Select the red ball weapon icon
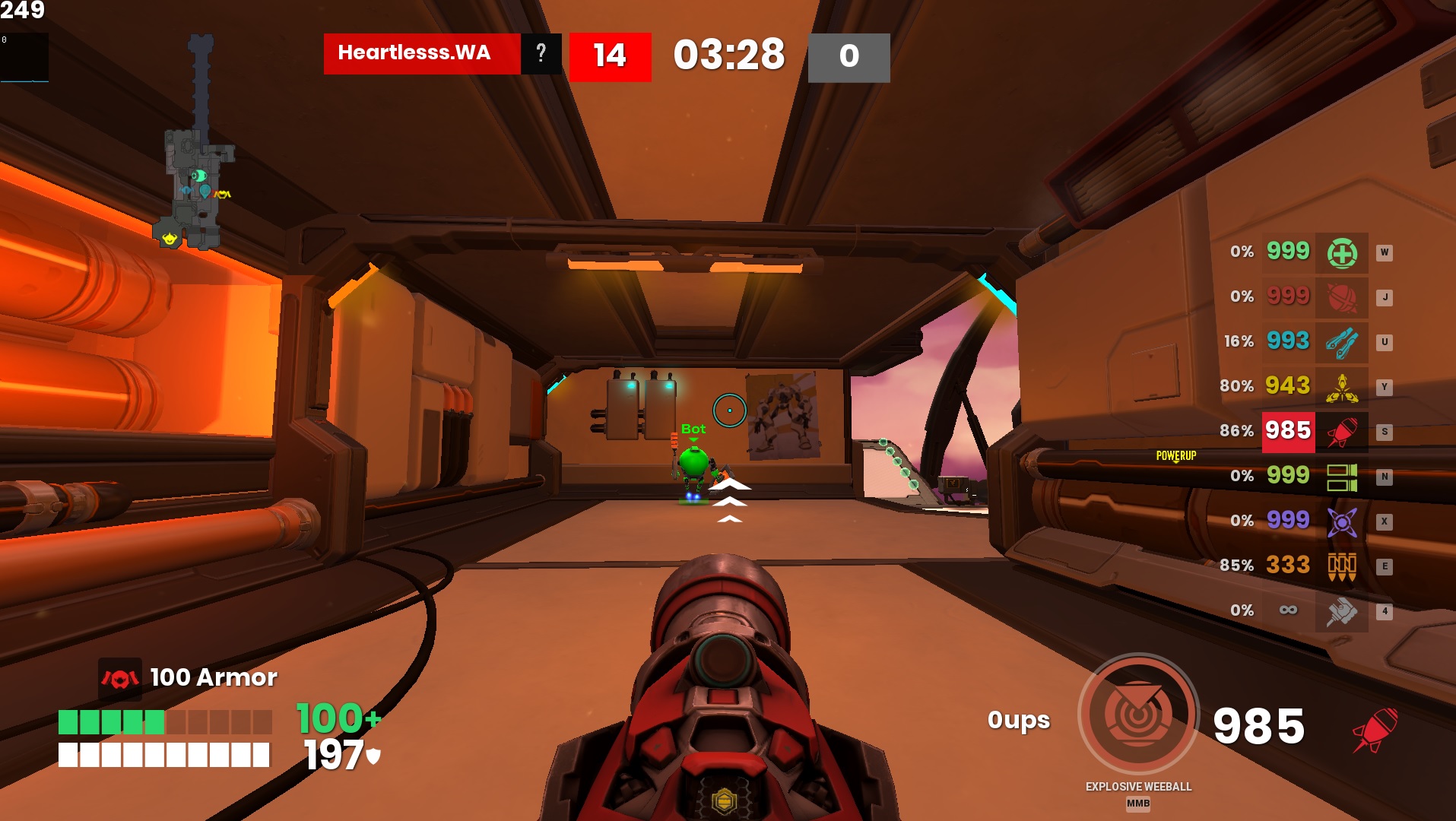1456x821 pixels. tap(1341, 297)
